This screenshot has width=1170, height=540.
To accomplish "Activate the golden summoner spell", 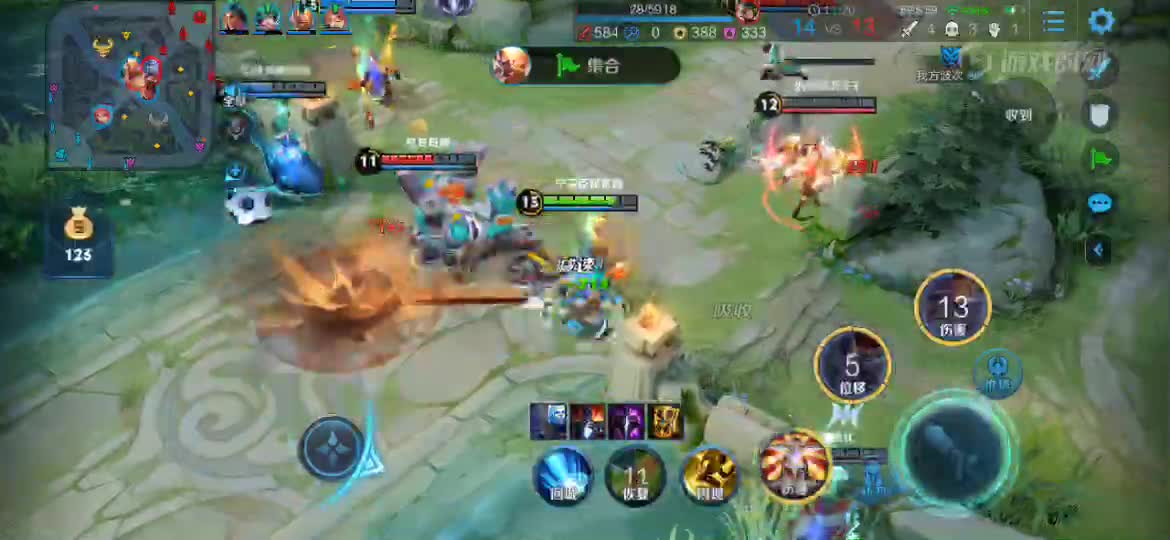I will (x=709, y=475).
